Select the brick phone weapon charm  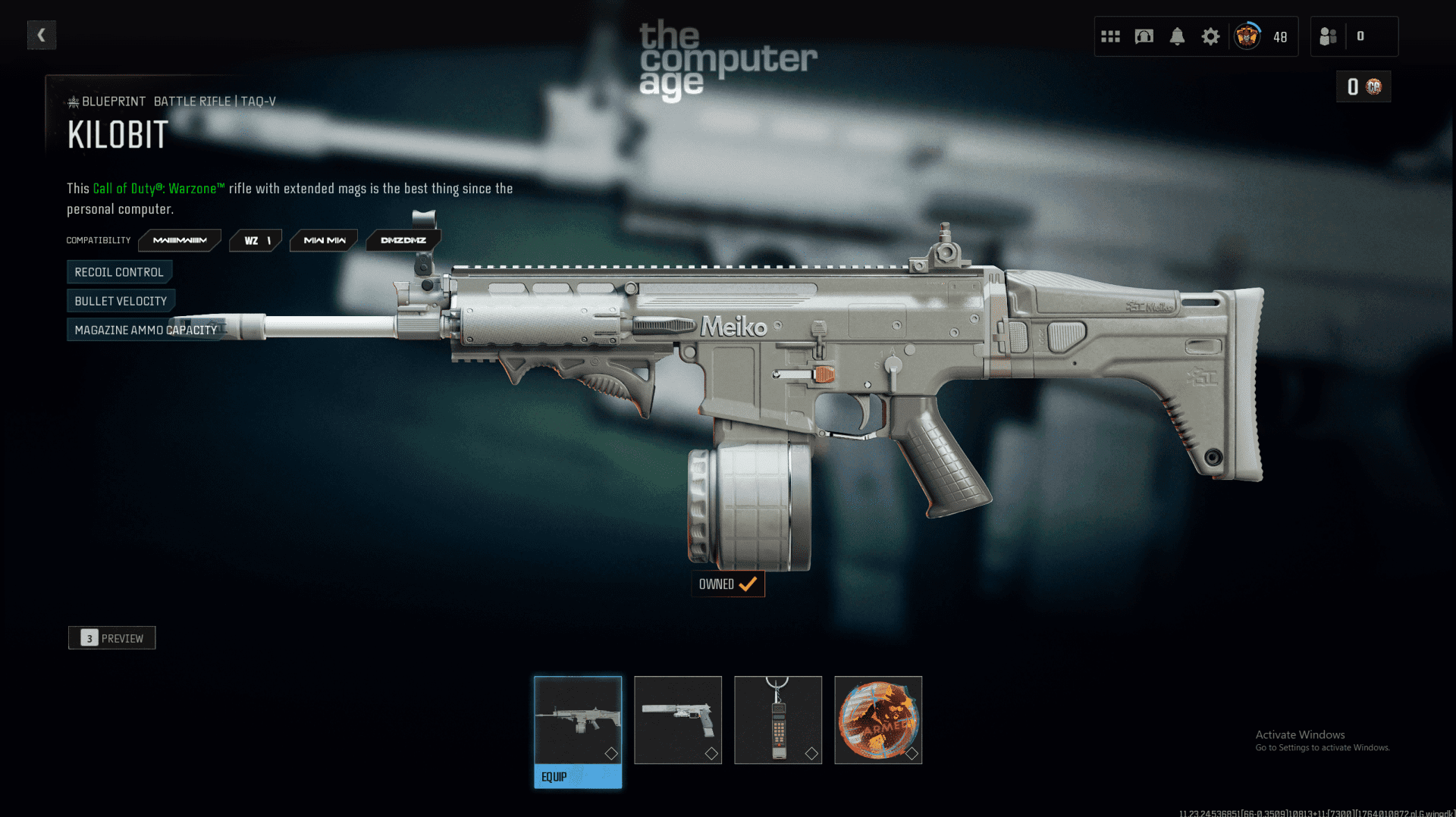pos(778,720)
